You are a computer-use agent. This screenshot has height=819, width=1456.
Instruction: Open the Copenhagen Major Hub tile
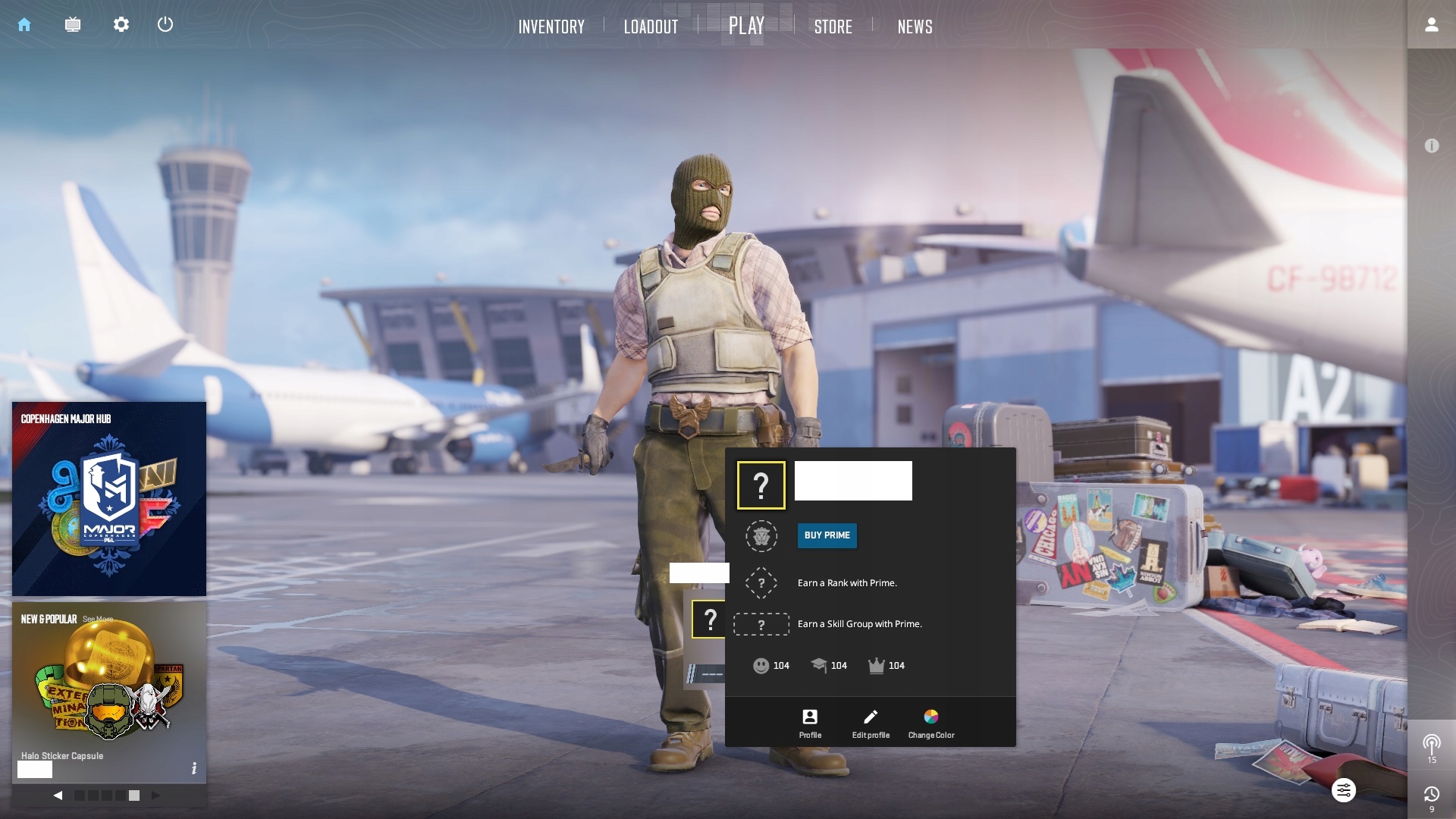coord(109,499)
